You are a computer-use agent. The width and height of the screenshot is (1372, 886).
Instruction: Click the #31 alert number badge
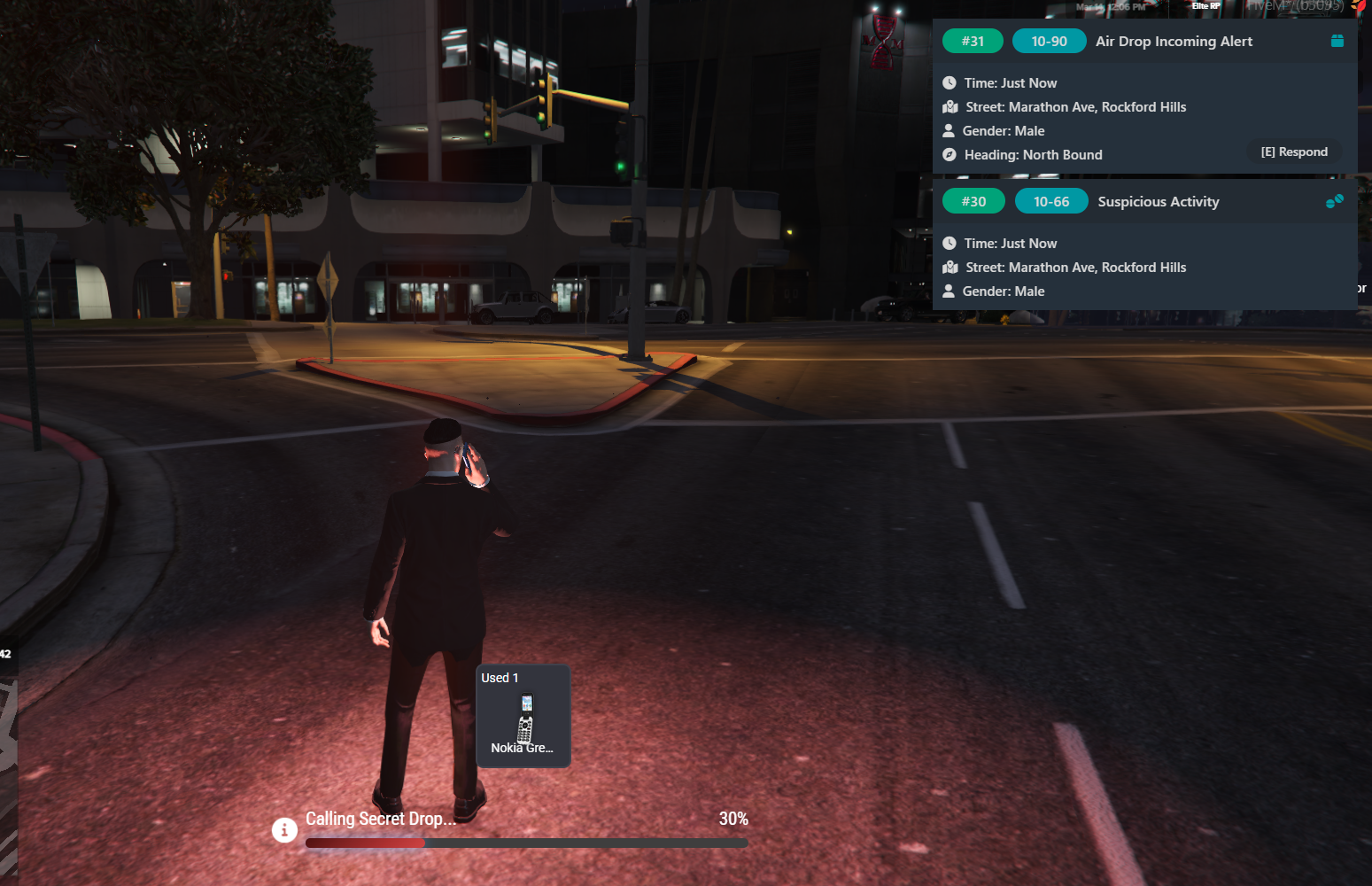pyautogui.click(x=973, y=42)
